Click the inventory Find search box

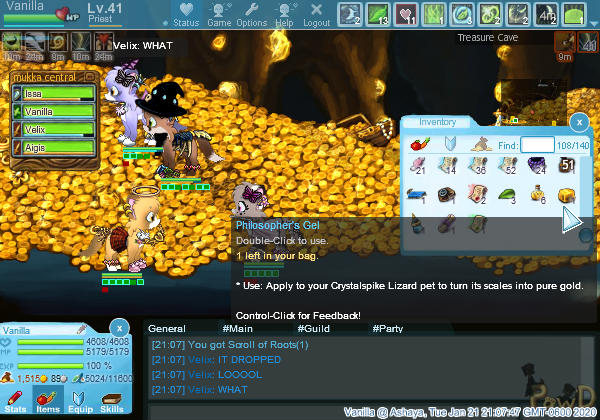pyautogui.click(x=537, y=145)
